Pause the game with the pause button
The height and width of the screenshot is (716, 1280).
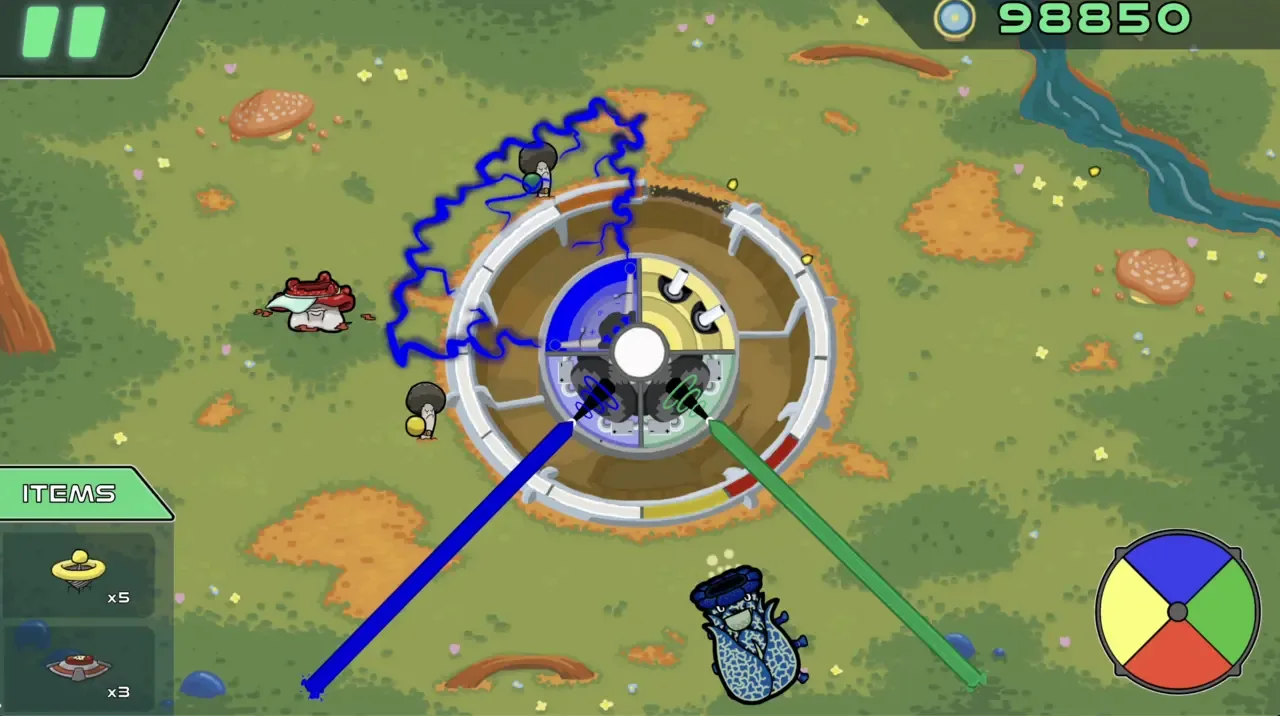65,33
